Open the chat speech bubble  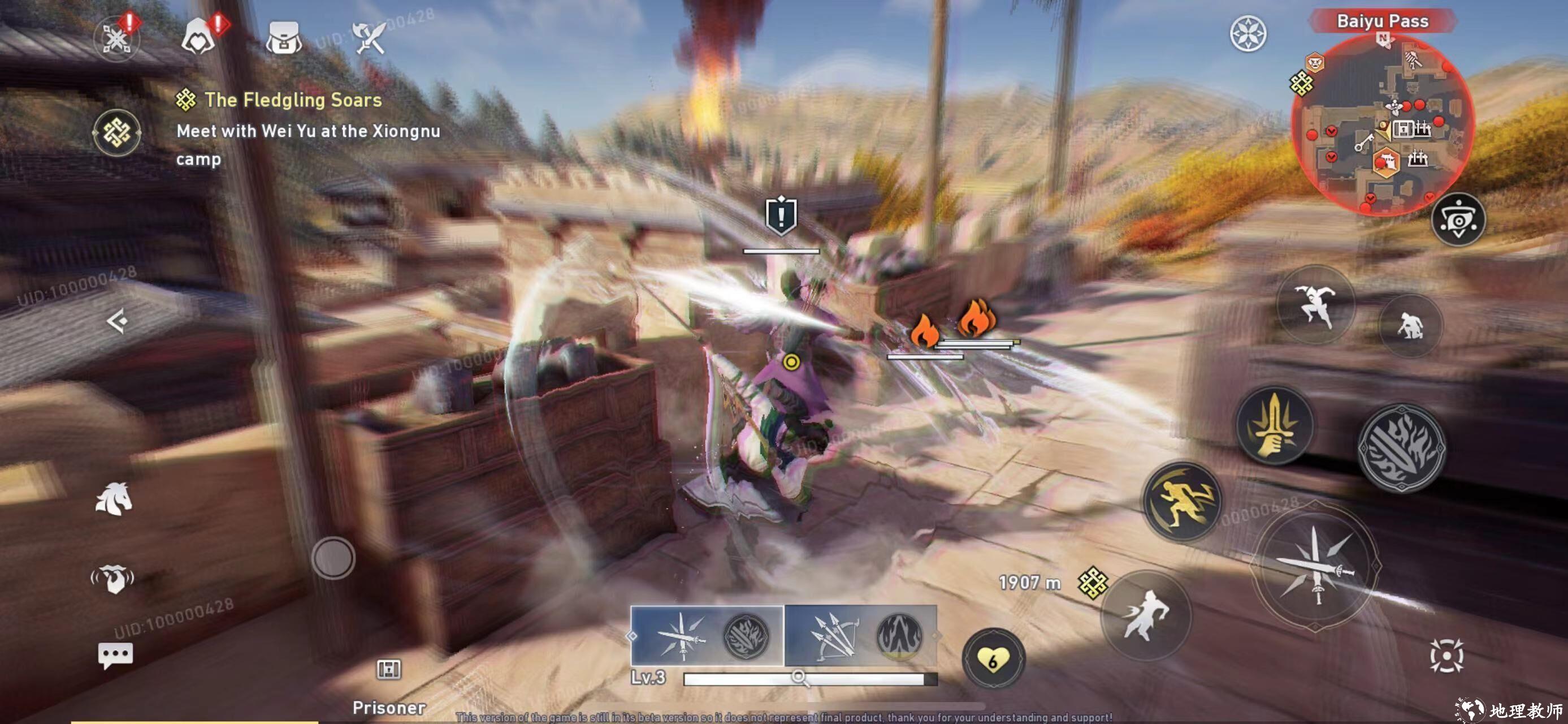click(115, 656)
